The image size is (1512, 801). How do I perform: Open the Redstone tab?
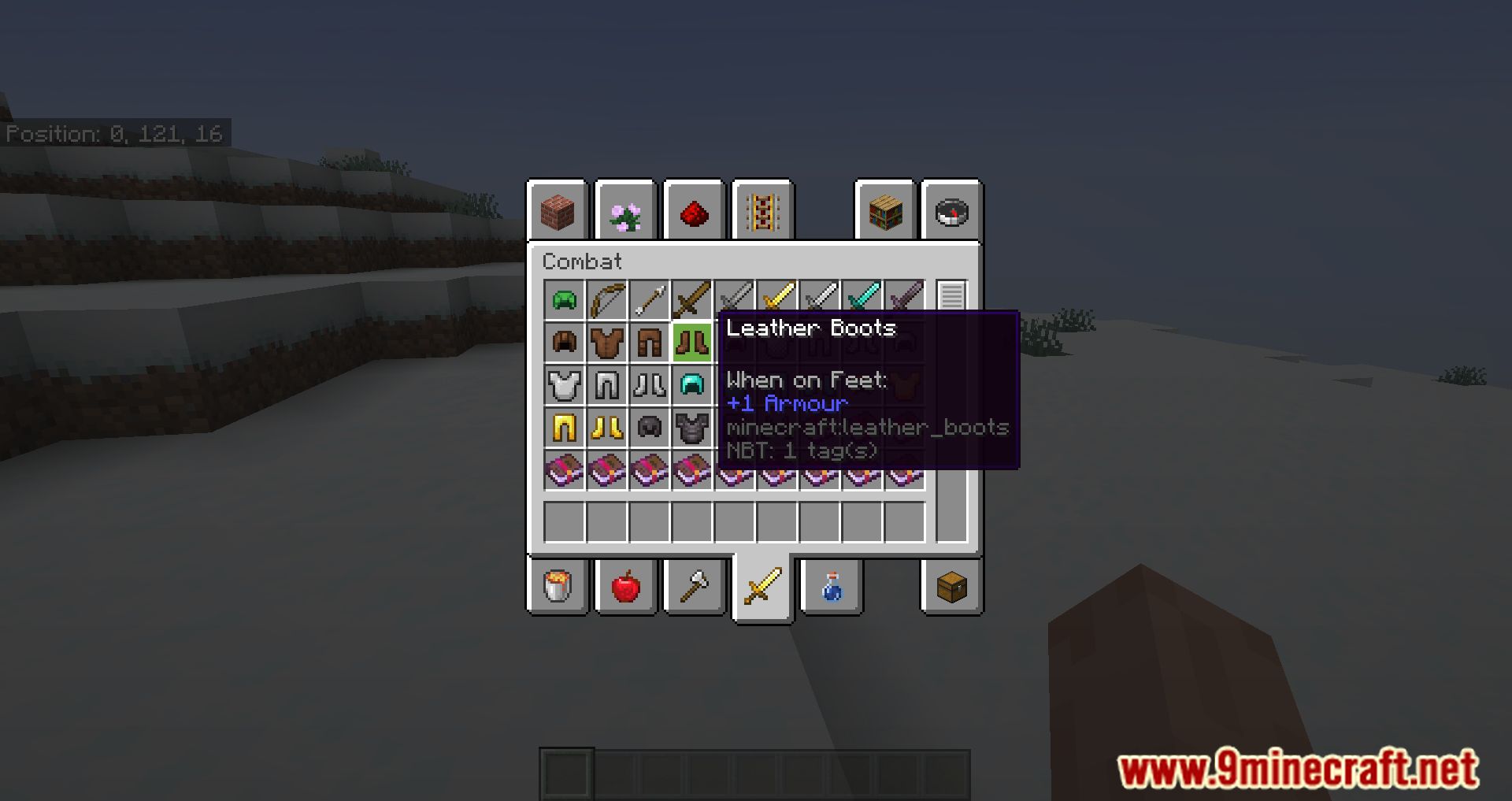point(694,211)
